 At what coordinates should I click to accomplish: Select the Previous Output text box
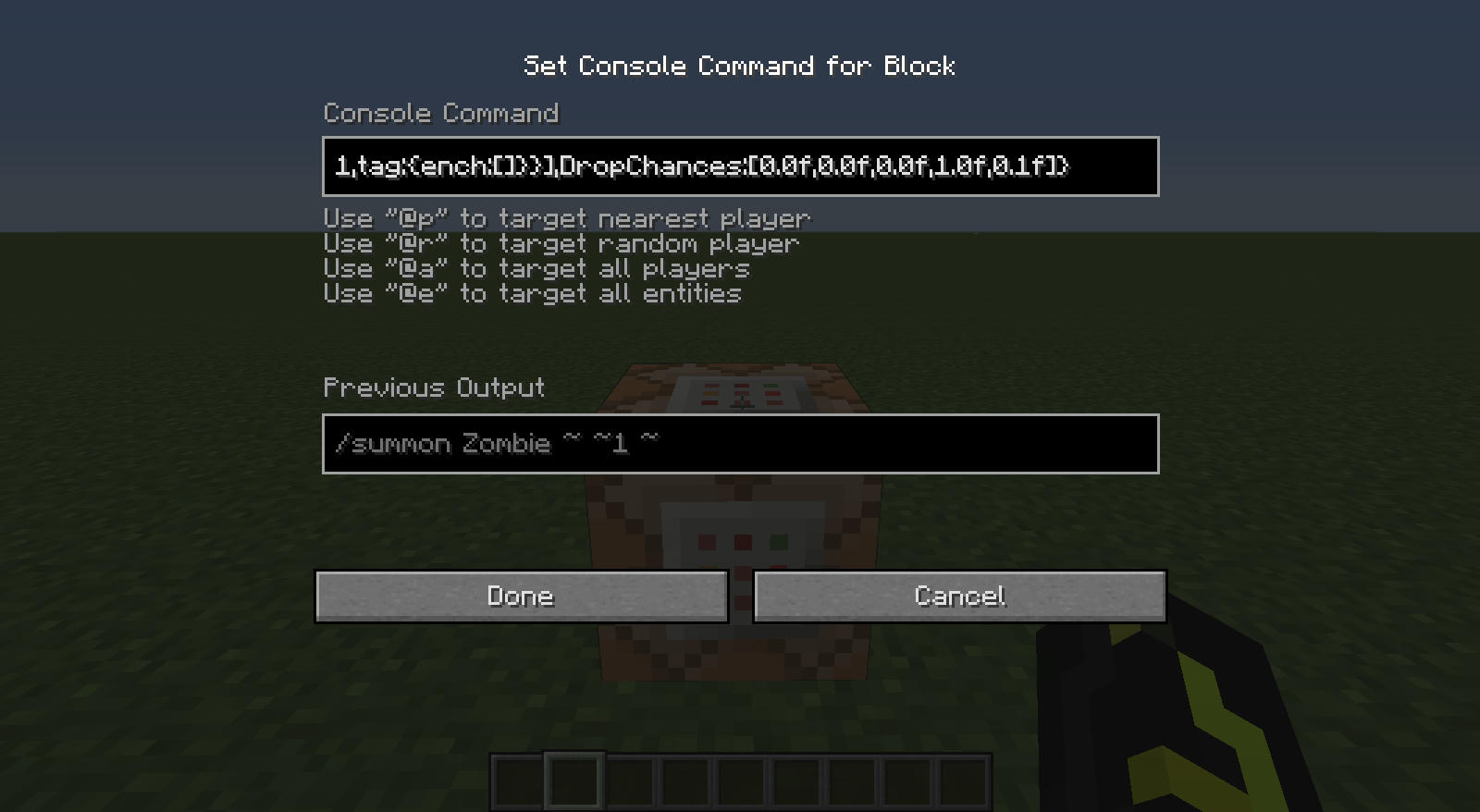click(740, 444)
